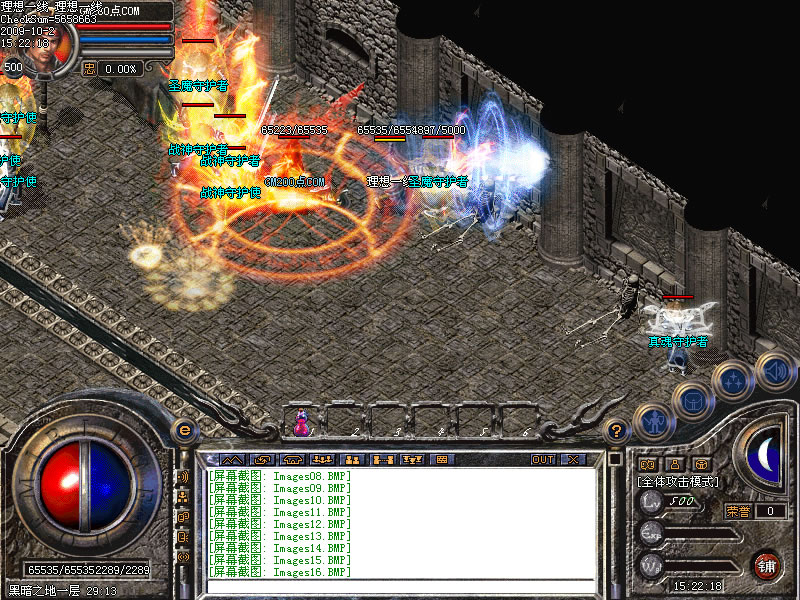Toggle the 全体攻击模式 attack mode label
The image size is (800, 600).
[x=678, y=481]
